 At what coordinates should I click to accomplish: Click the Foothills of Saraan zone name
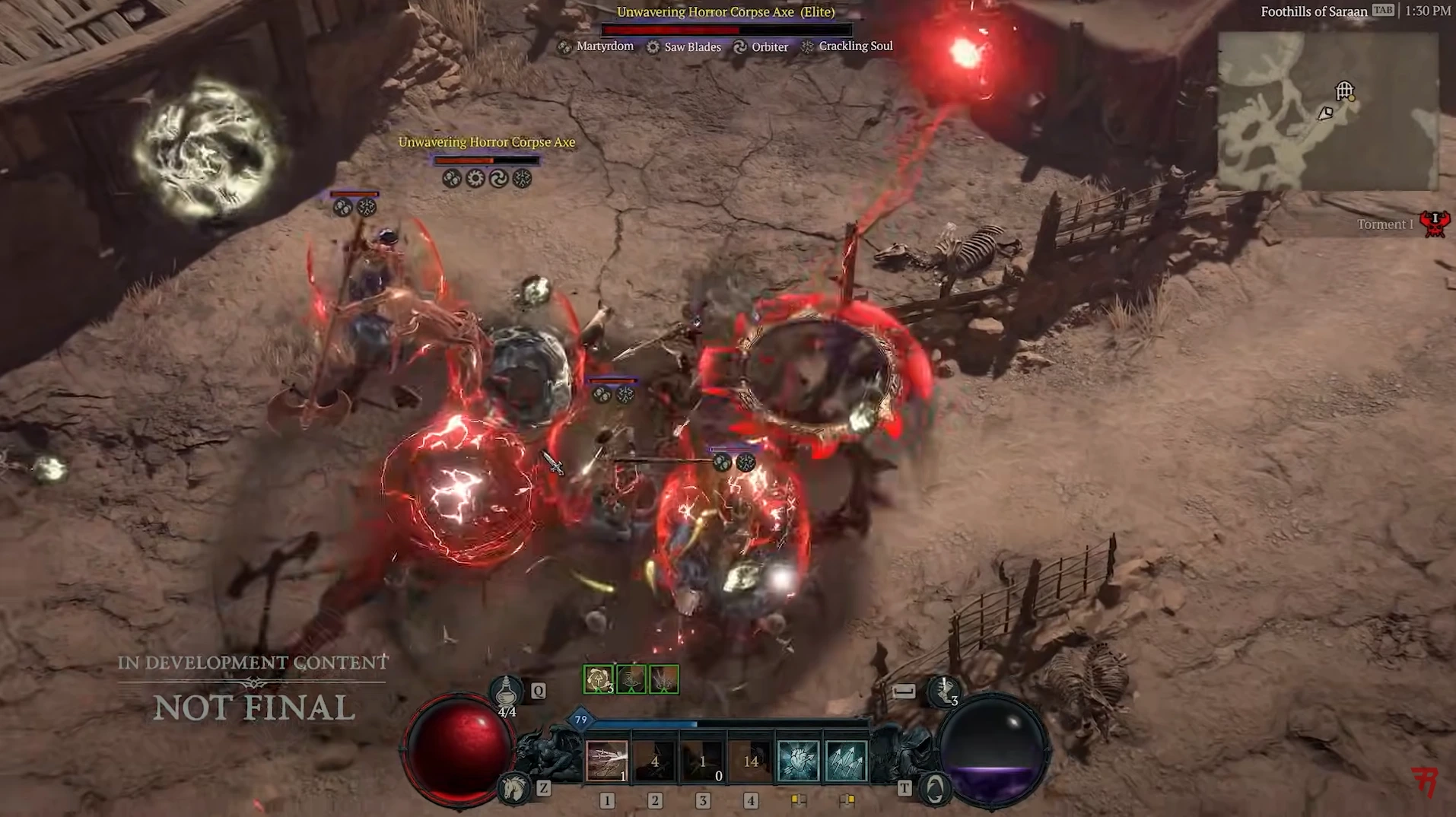click(x=1314, y=11)
